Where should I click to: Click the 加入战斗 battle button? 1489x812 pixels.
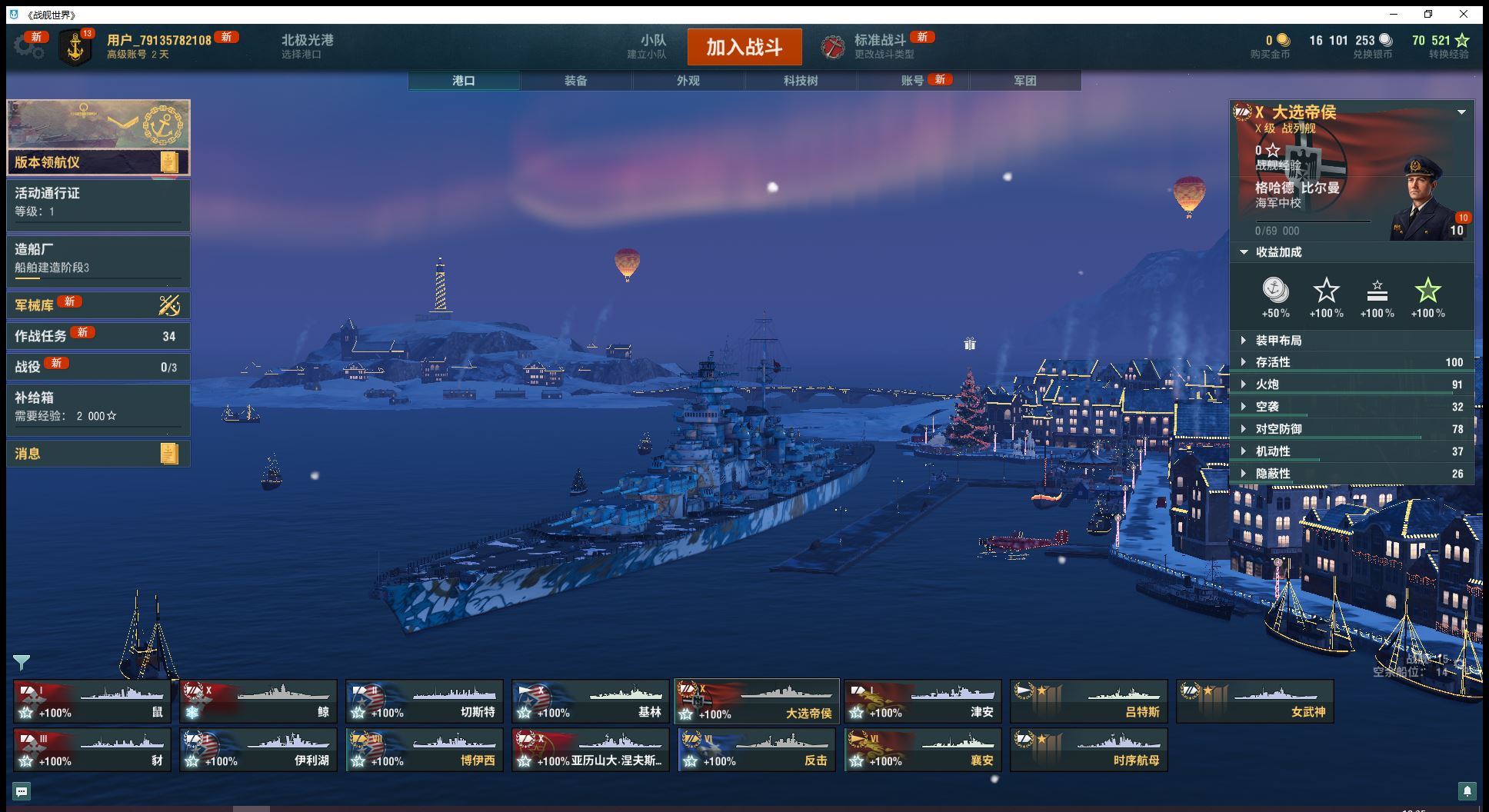[x=744, y=48]
